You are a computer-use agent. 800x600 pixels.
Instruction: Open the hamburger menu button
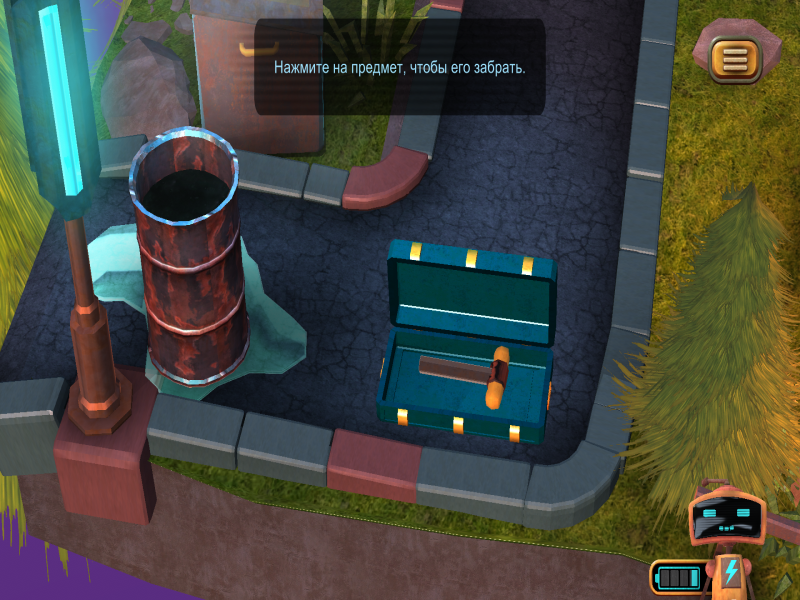pyautogui.click(x=736, y=59)
